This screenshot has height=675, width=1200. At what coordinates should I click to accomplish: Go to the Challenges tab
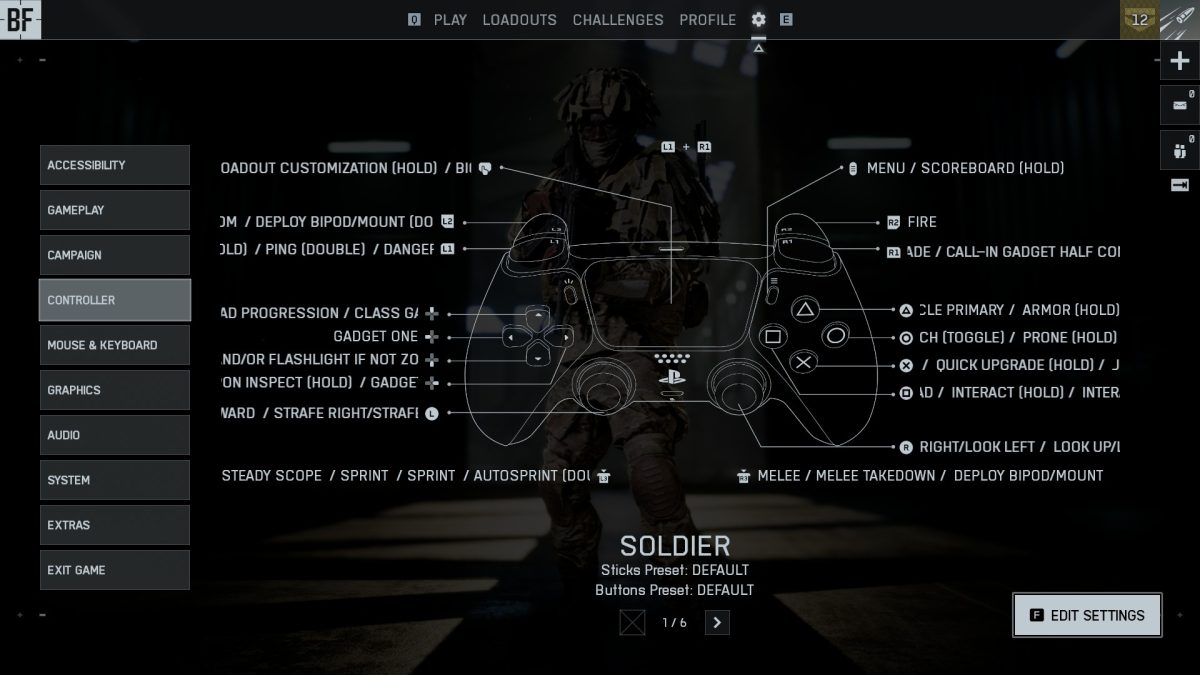pyautogui.click(x=618, y=20)
